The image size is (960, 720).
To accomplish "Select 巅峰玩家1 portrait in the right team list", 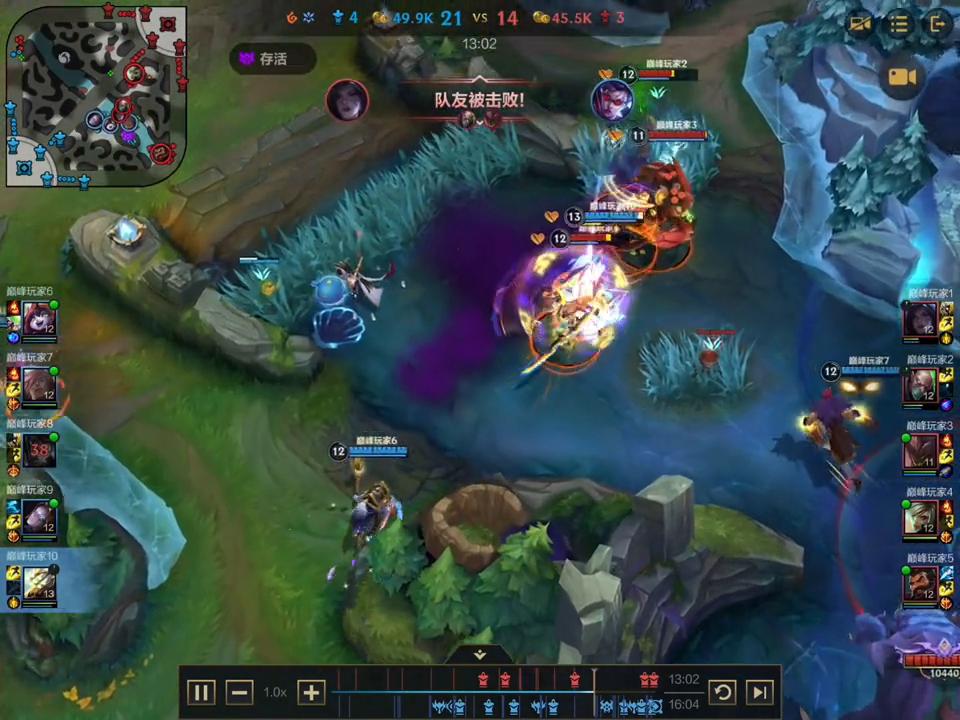I will (x=921, y=322).
